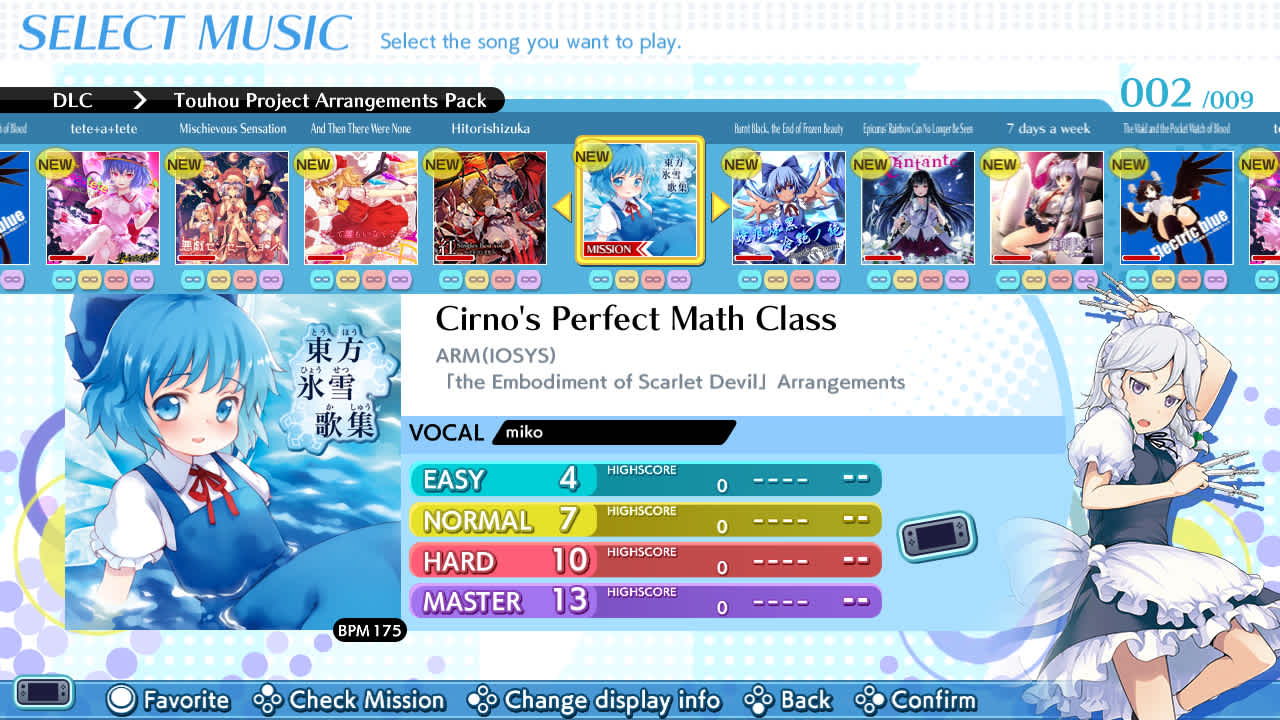The width and height of the screenshot is (1280, 720).
Task: Click the MASTER 13 difficulty bar
Action: [x=640, y=600]
